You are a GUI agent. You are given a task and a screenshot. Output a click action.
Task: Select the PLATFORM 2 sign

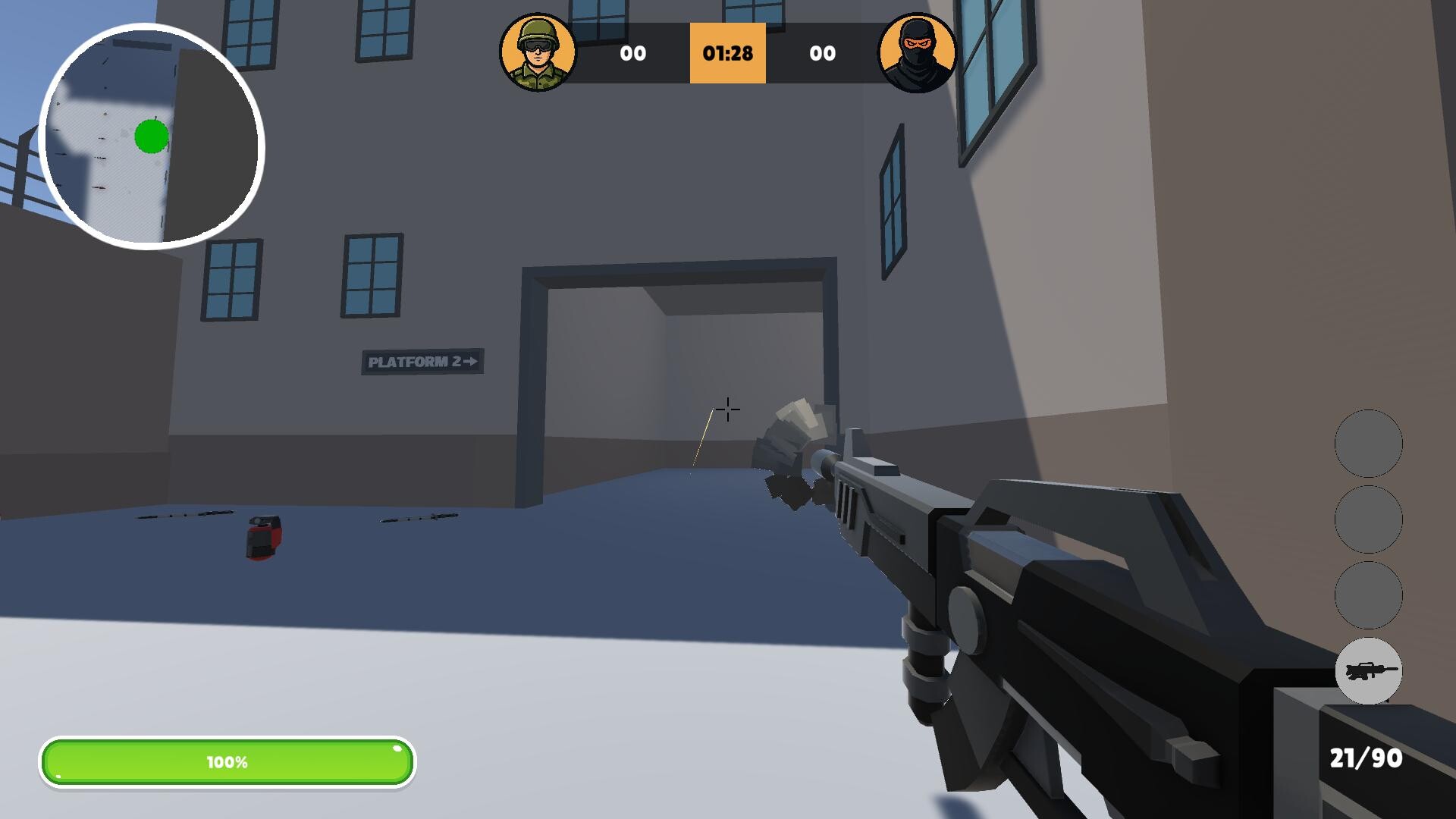(423, 362)
